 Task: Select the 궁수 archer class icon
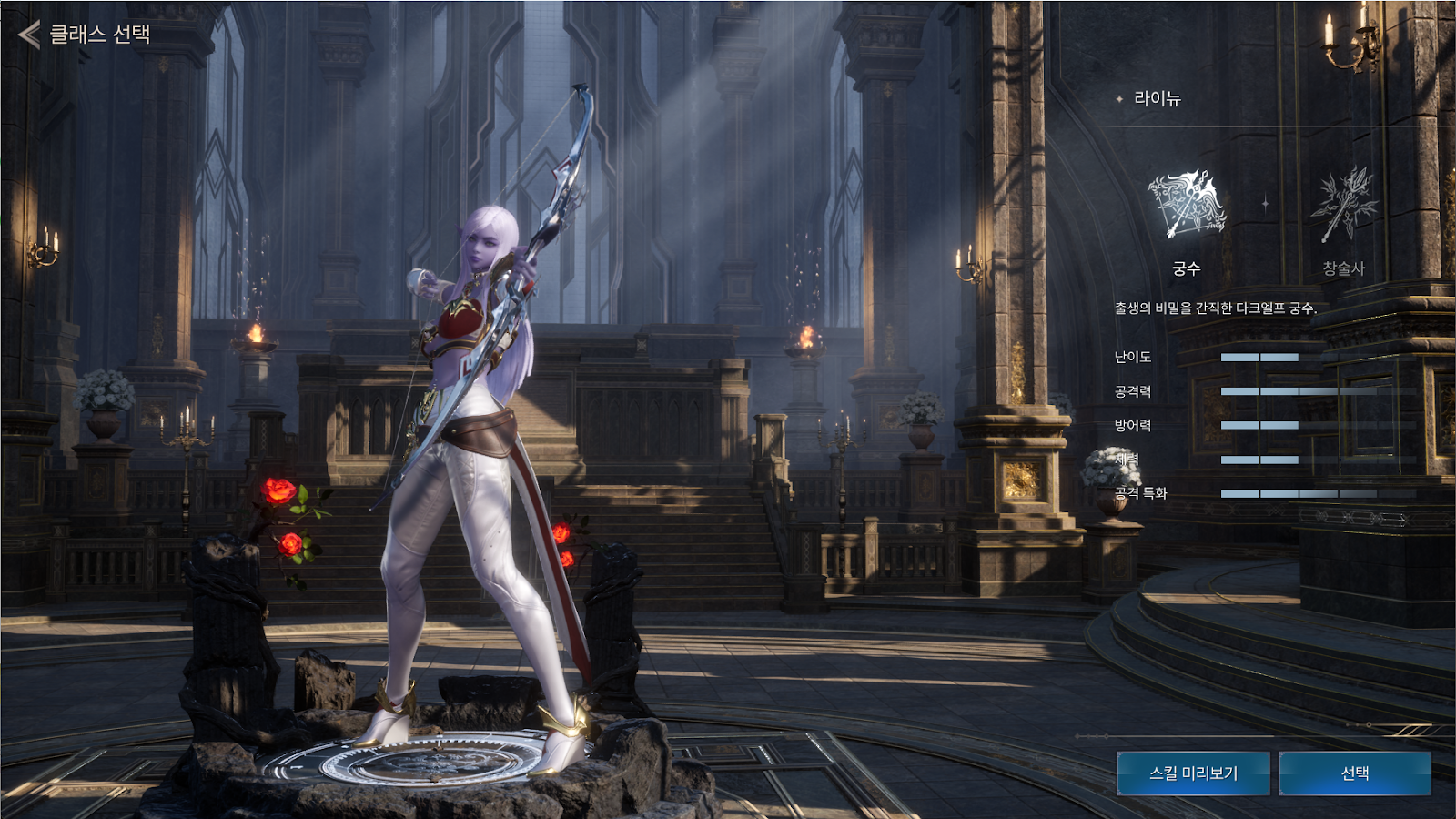[x=1186, y=207]
